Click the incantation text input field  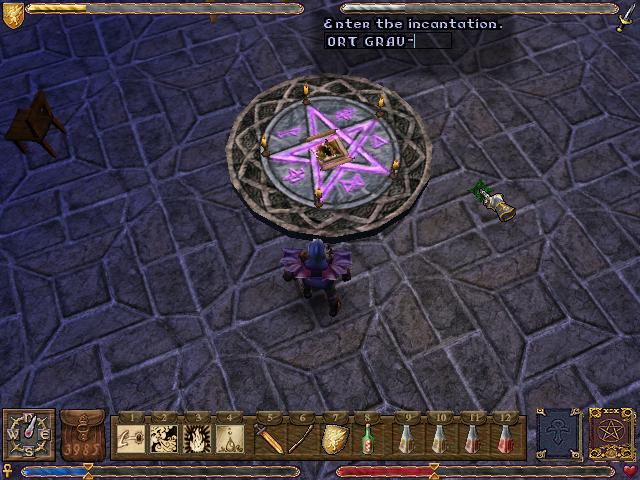coord(388,41)
